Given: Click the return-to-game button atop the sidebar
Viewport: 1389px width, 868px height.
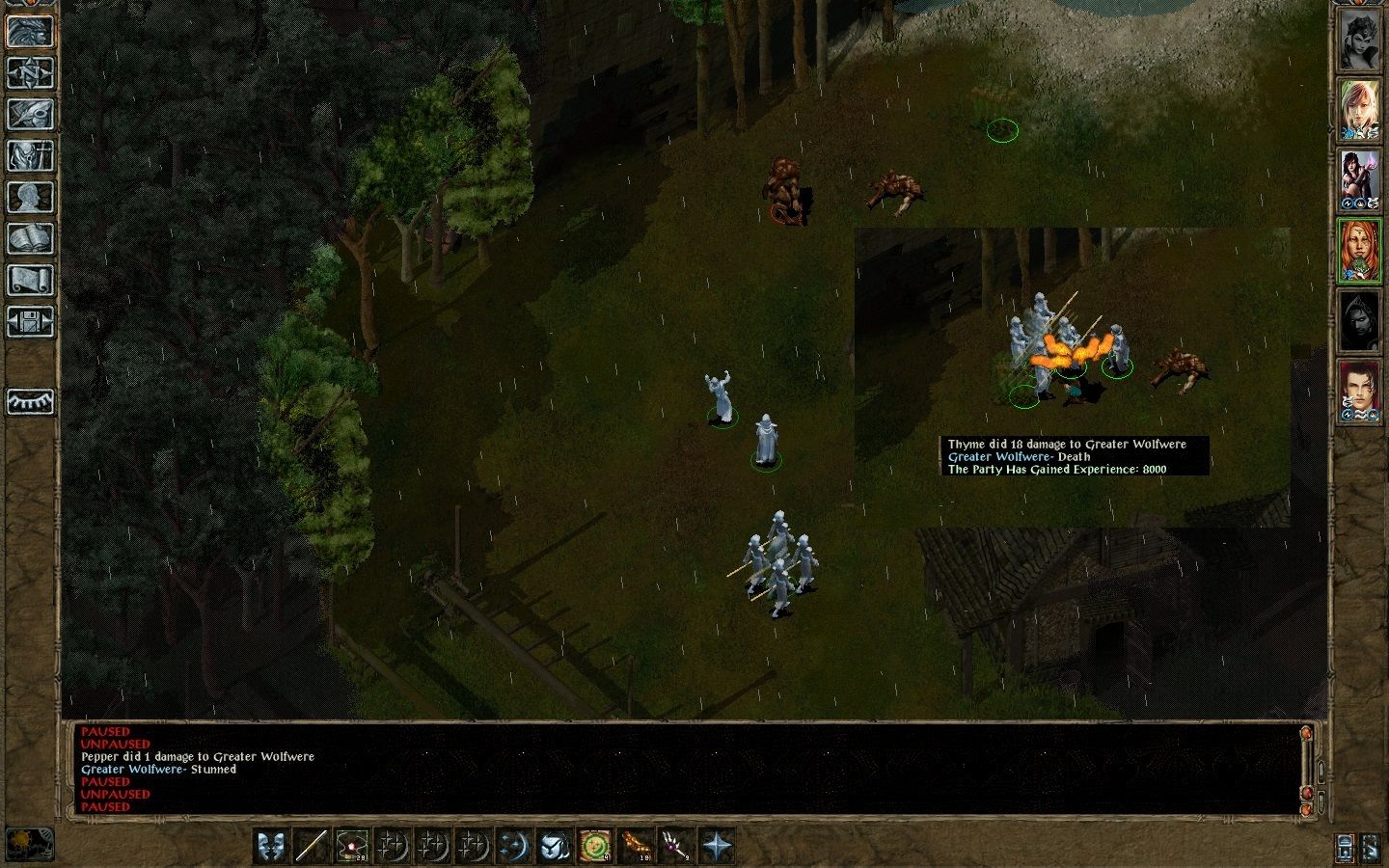Looking at the screenshot, I should coord(30,31).
